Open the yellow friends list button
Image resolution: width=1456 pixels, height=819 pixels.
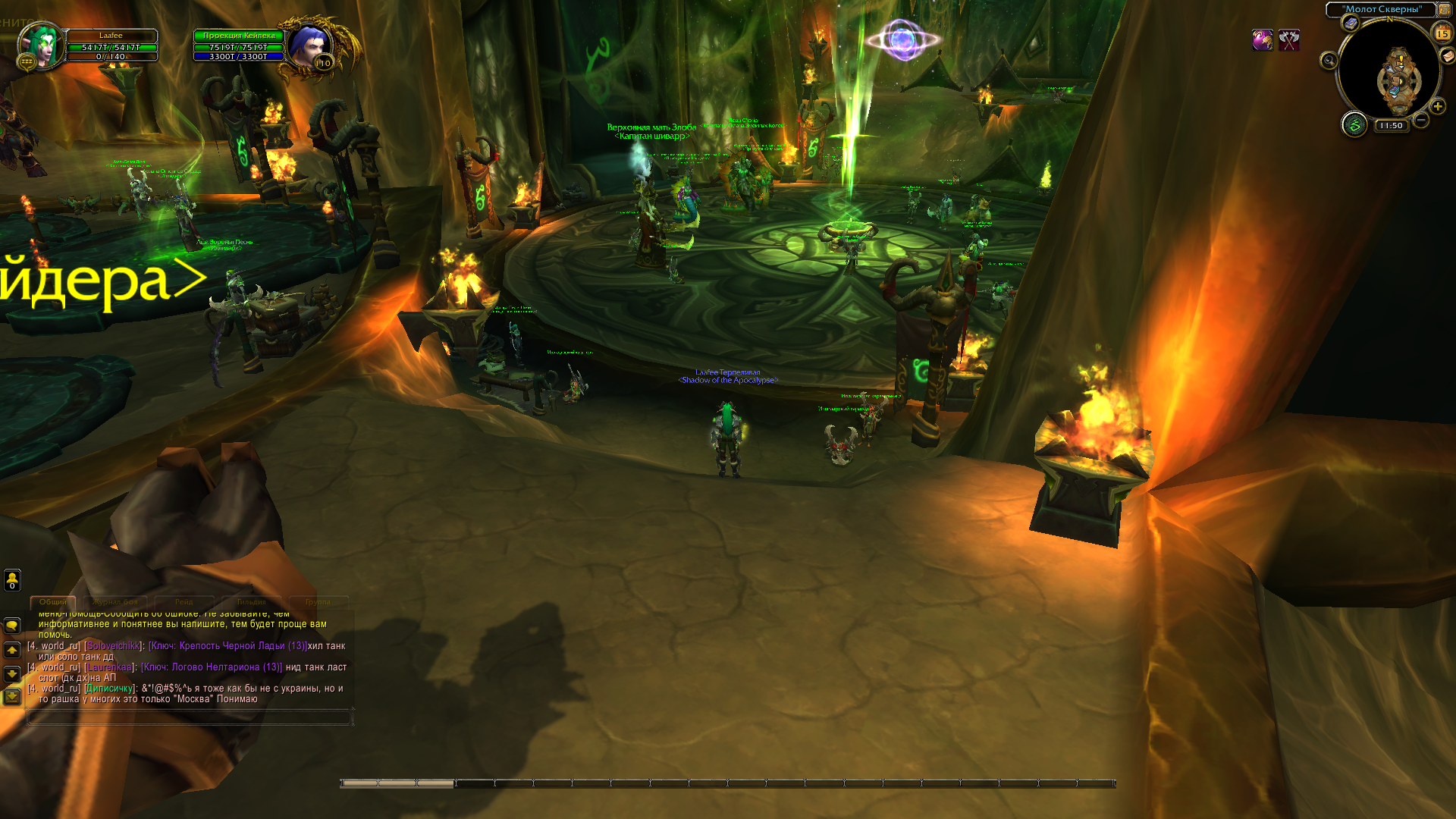point(12,580)
